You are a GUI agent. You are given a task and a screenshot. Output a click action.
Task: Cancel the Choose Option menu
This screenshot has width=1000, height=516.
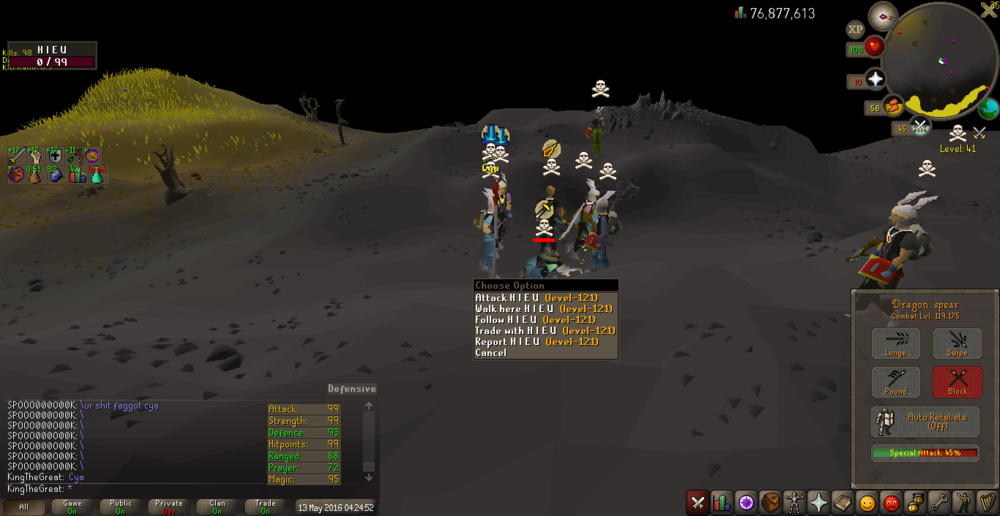point(491,352)
